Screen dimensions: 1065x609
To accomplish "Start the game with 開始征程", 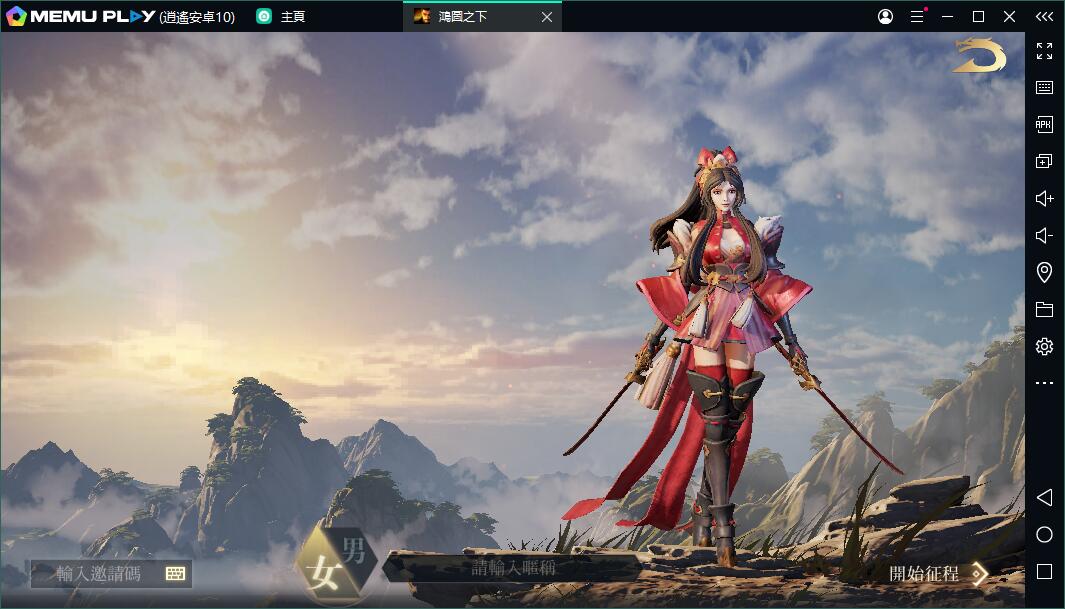I will 937,574.
